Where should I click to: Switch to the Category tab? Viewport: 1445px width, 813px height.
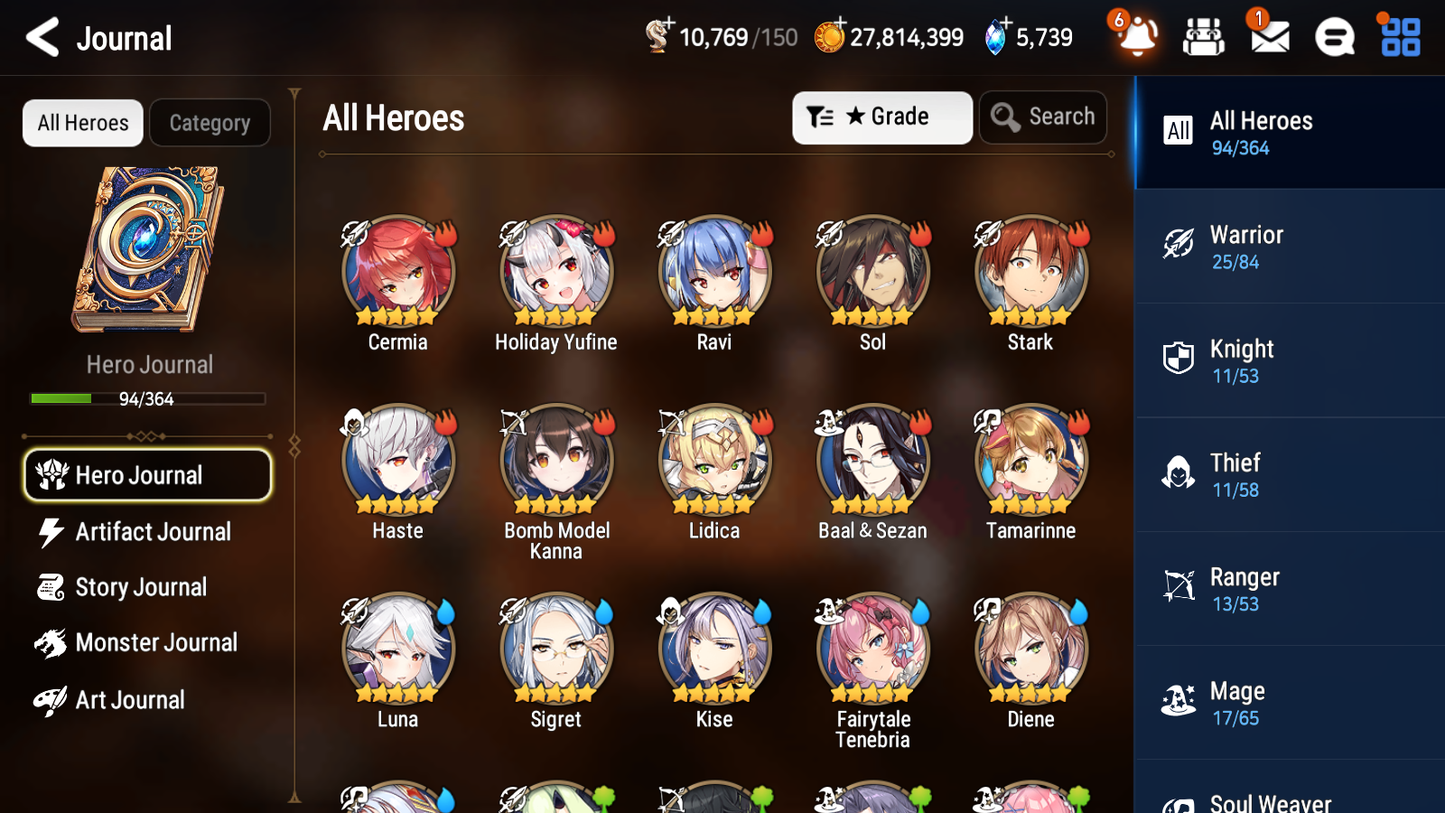tap(210, 122)
